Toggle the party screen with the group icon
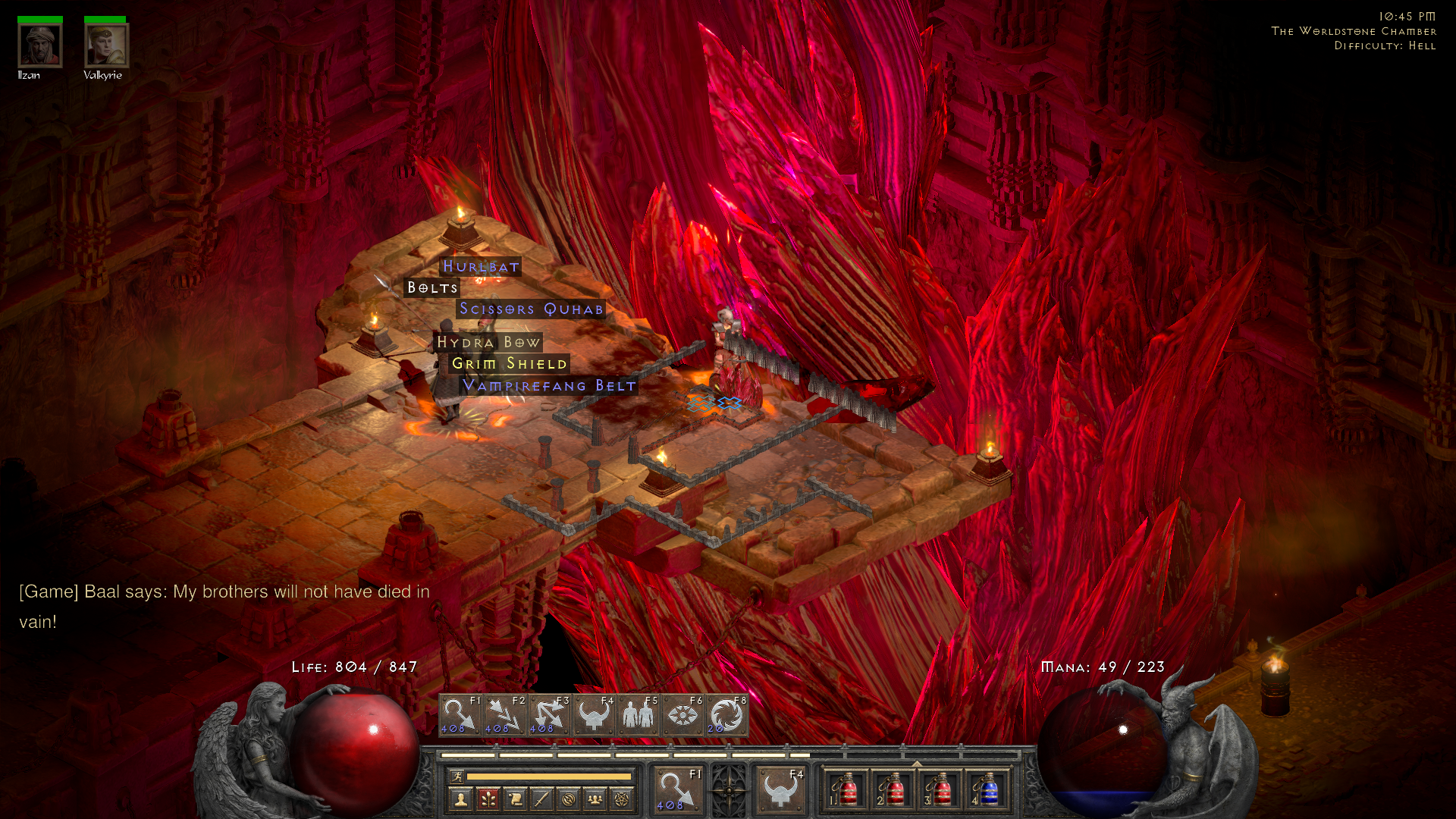Image resolution: width=1456 pixels, height=819 pixels. click(595, 798)
